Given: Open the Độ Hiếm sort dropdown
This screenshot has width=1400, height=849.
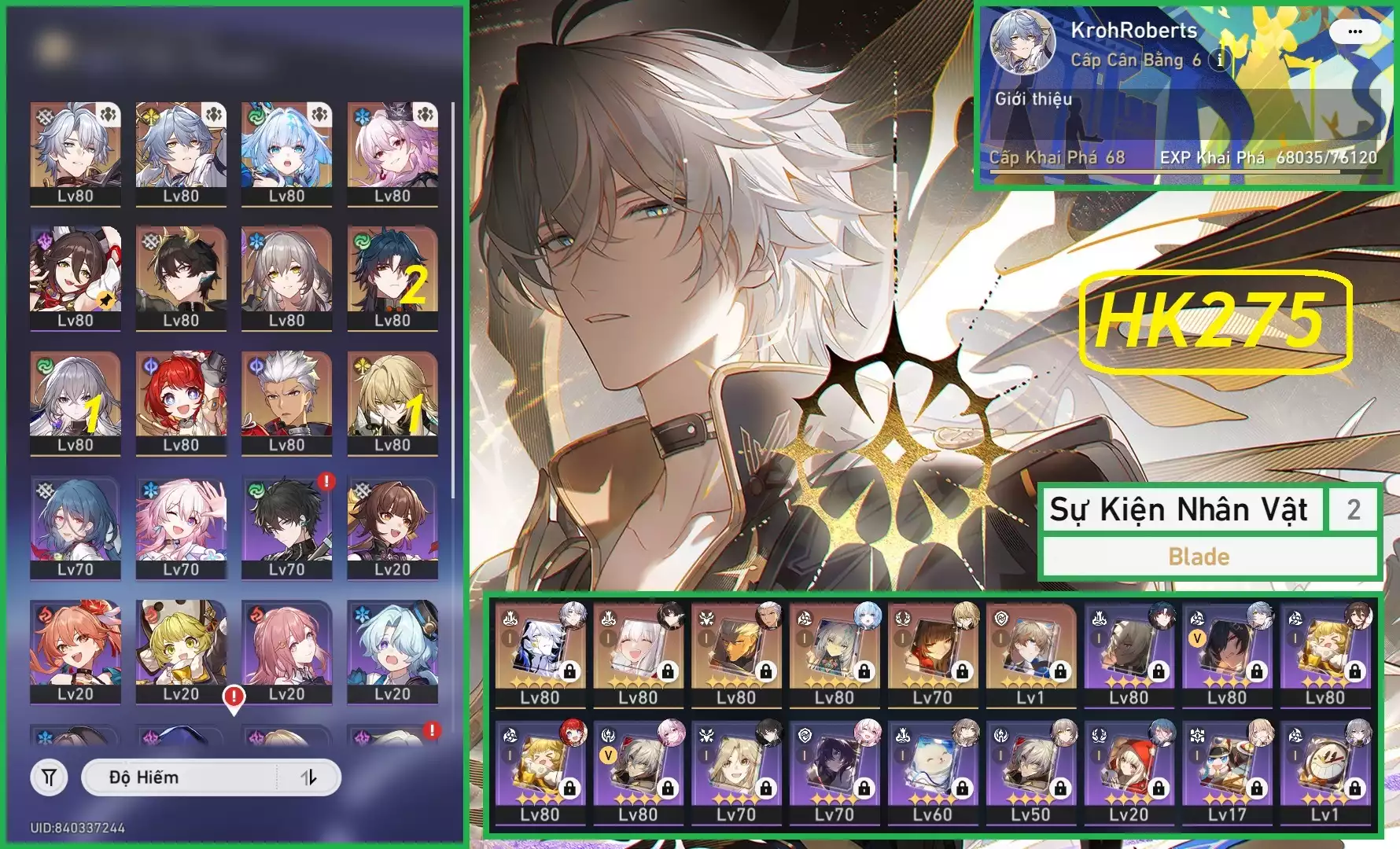Looking at the screenshot, I should coord(179,777).
